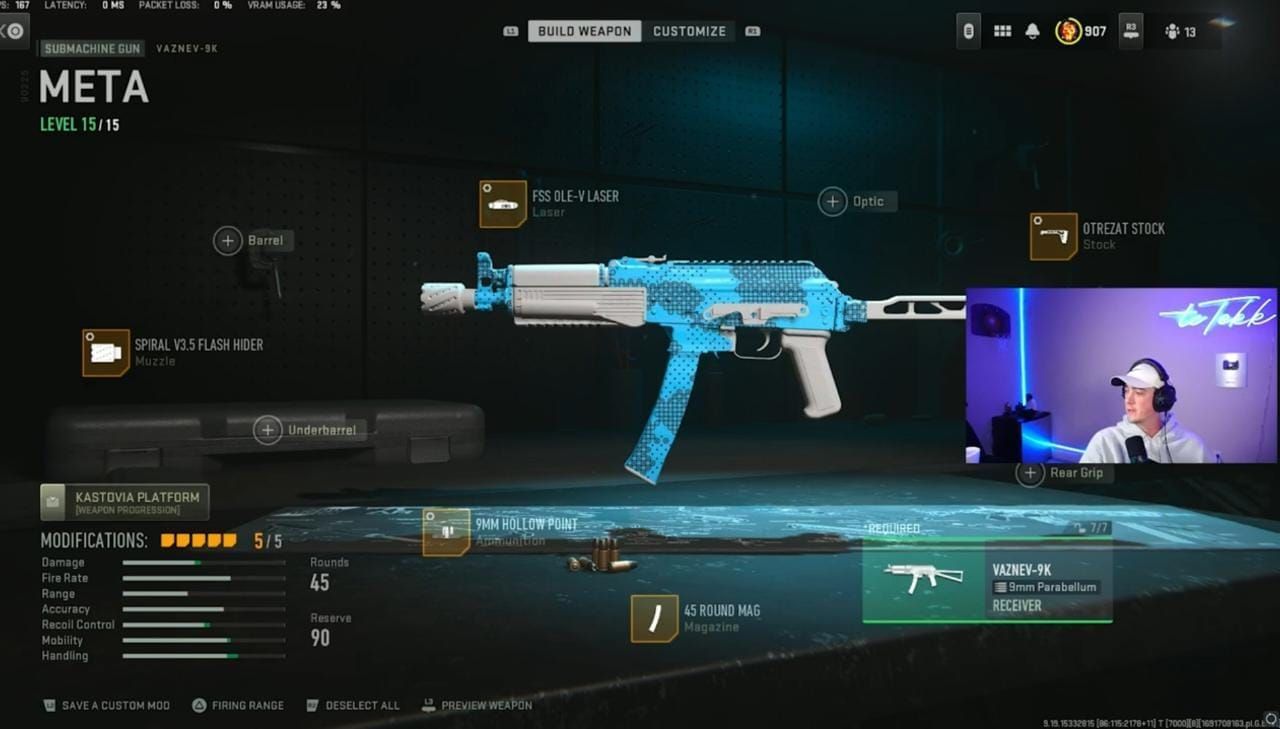Add a Barrel attachment
The height and width of the screenshot is (729, 1280).
click(x=228, y=240)
